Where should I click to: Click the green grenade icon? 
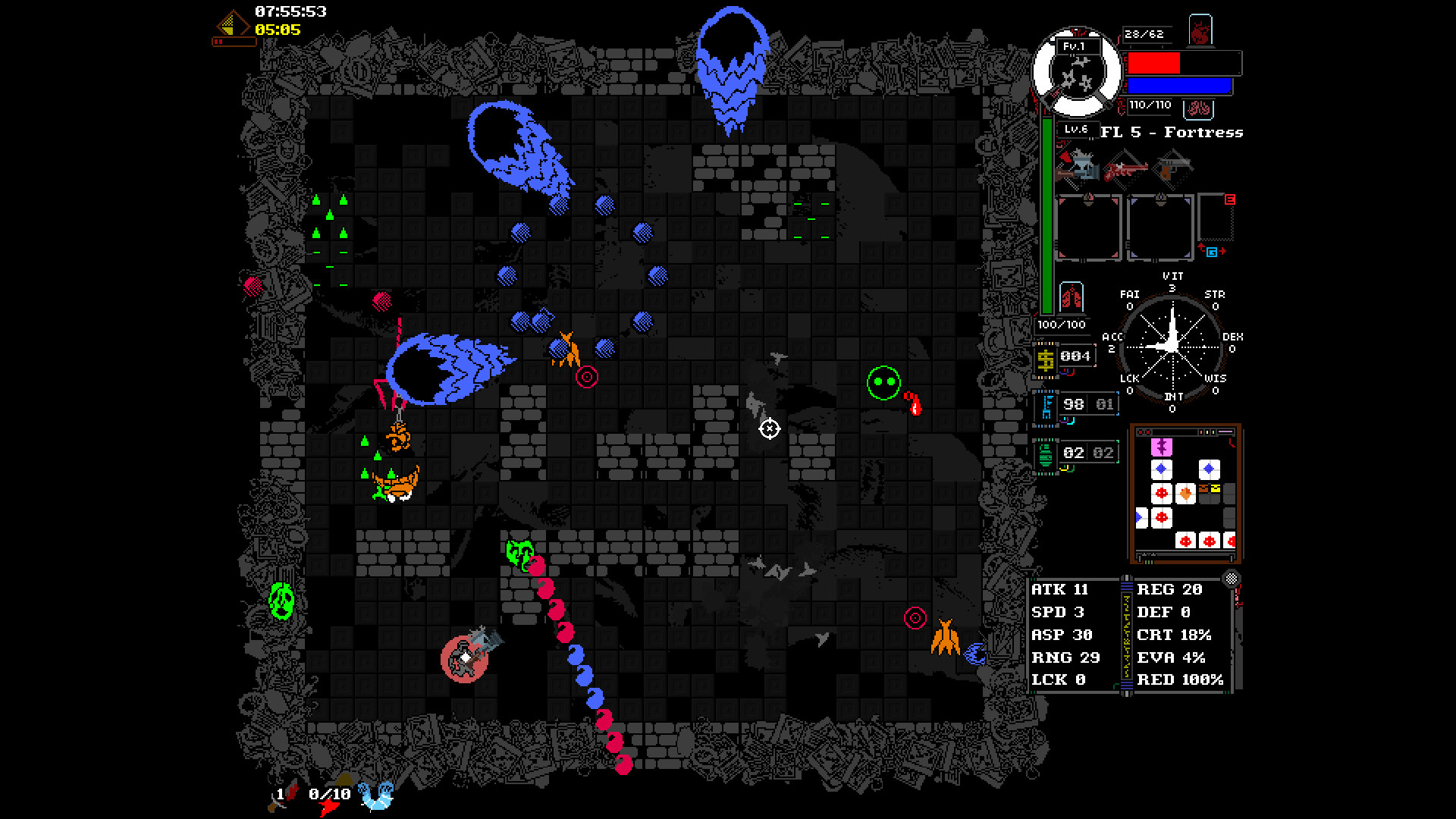pos(1046,454)
